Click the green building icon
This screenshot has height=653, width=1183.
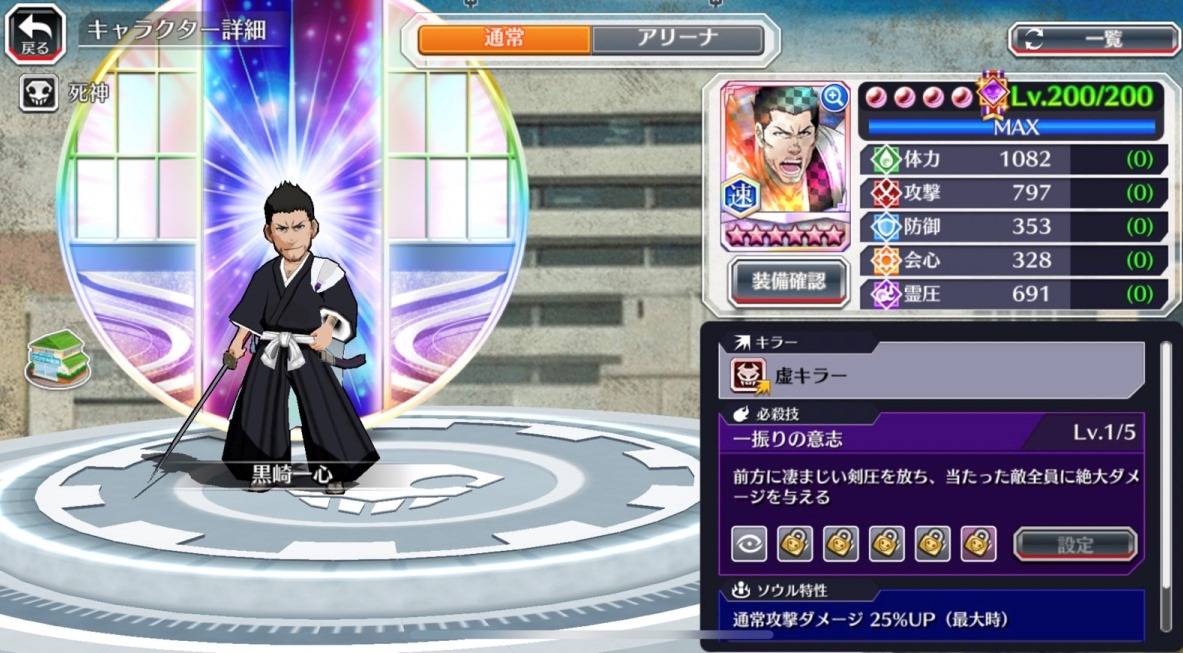(x=58, y=357)
